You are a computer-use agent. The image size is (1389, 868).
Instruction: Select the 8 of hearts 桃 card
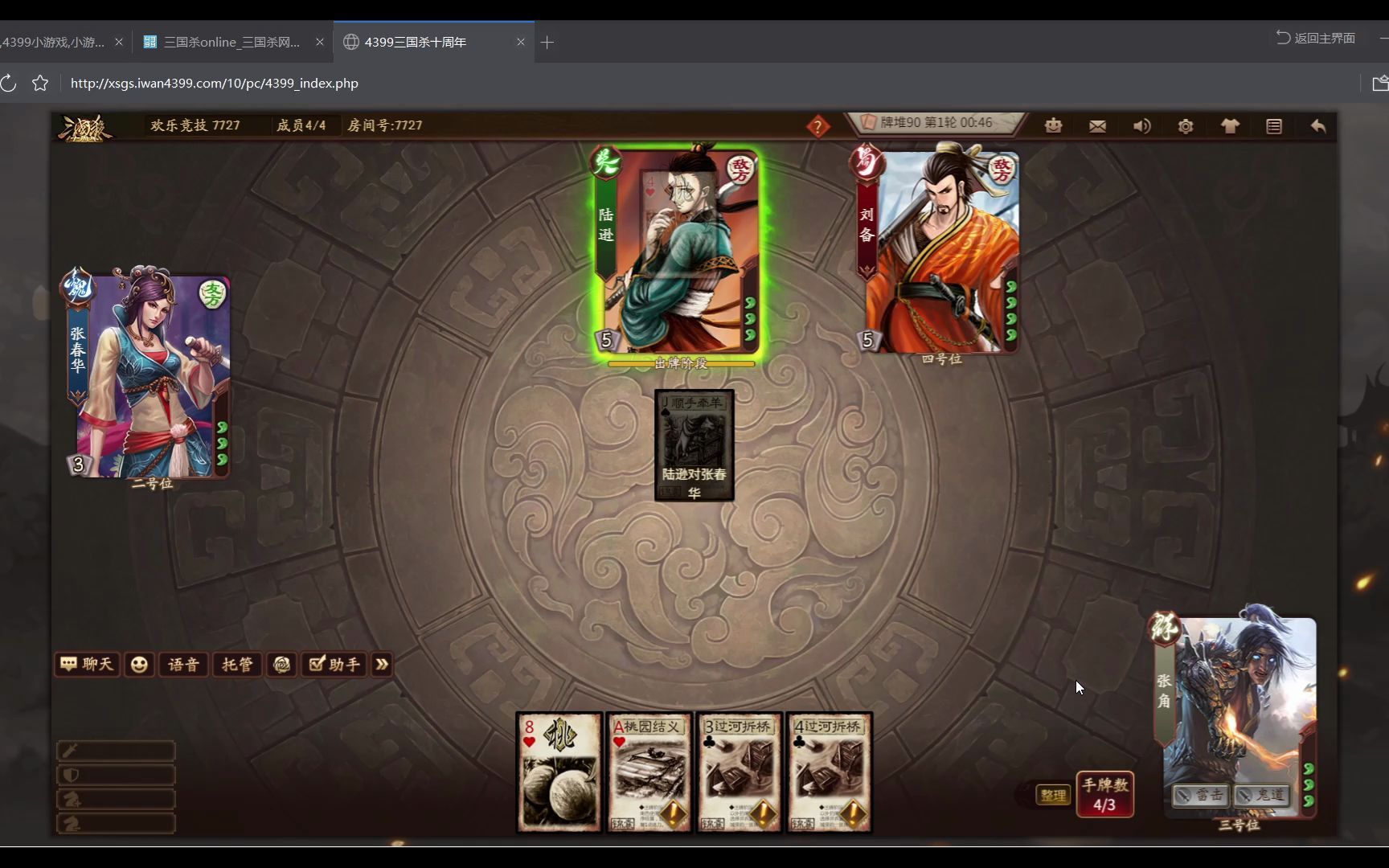point(559,772)
